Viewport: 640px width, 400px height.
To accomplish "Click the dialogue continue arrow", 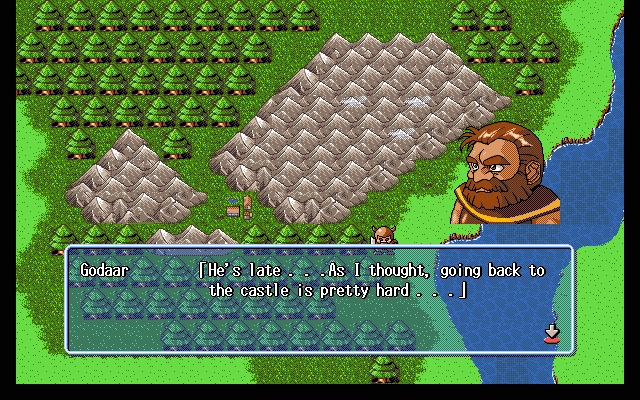I will pyautogui.click(x=551, y=333).
